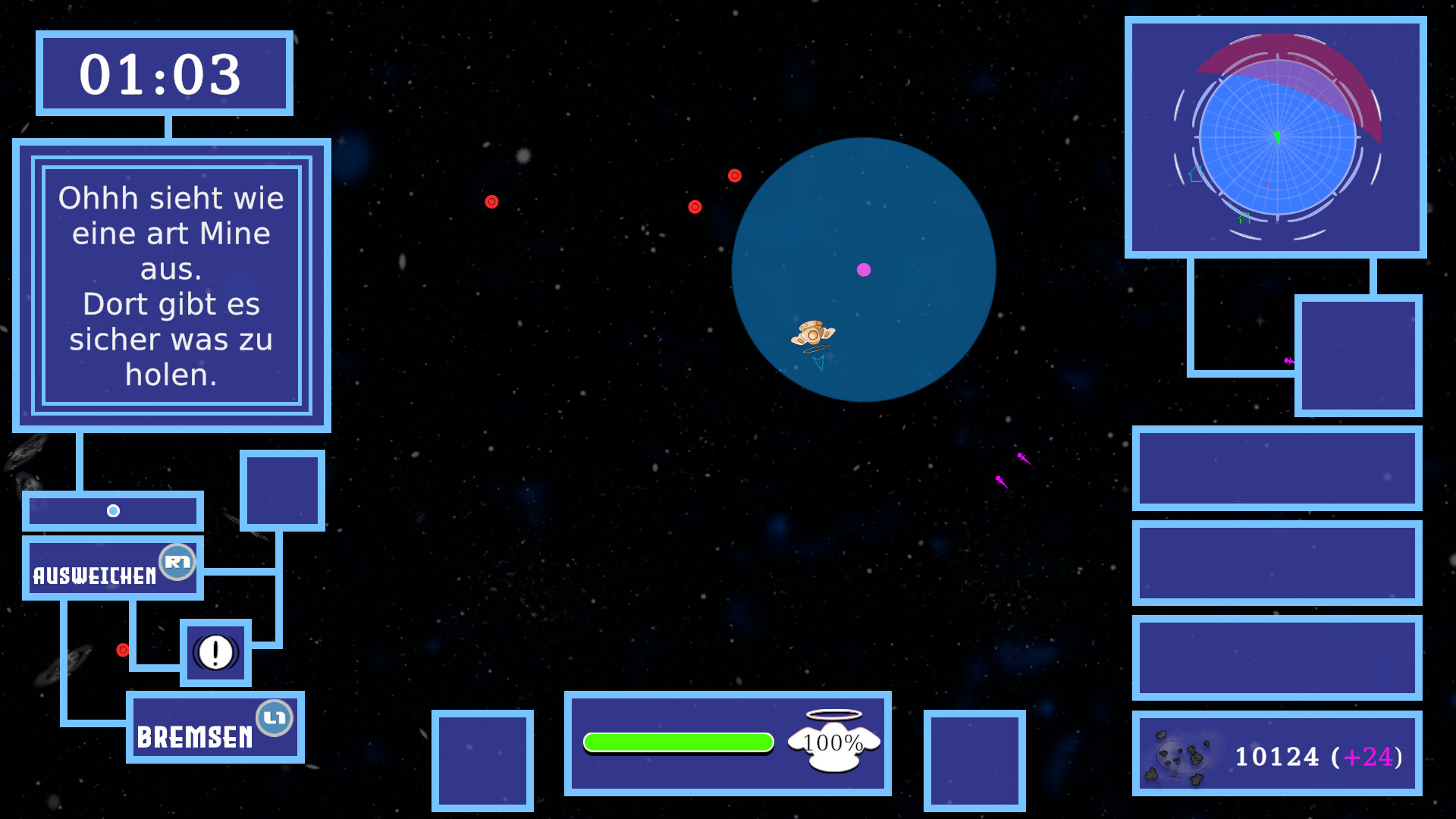
Task: Select the pink objective dot on the planet
Action: click(864, 268)
